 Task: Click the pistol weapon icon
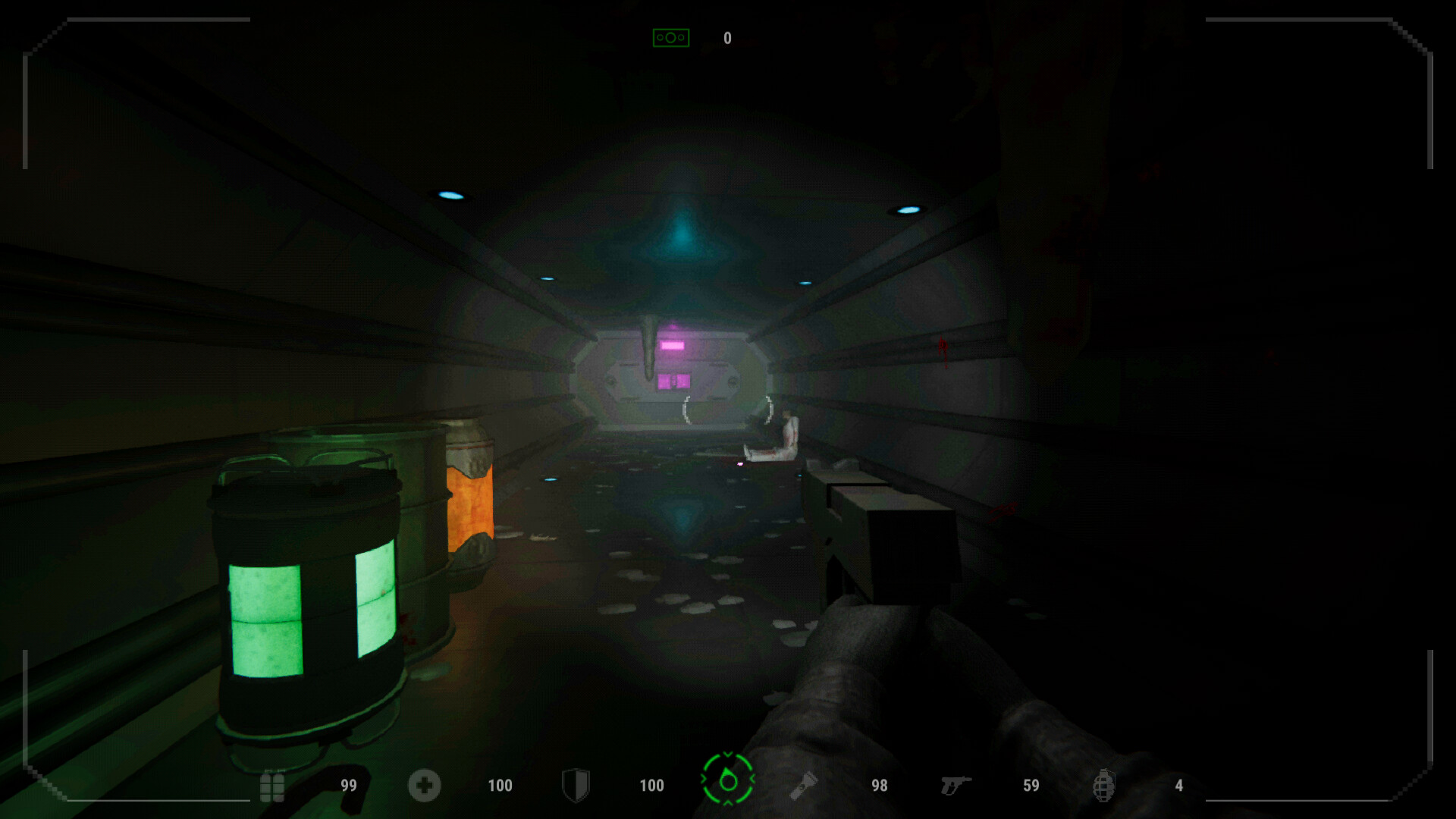958,786
